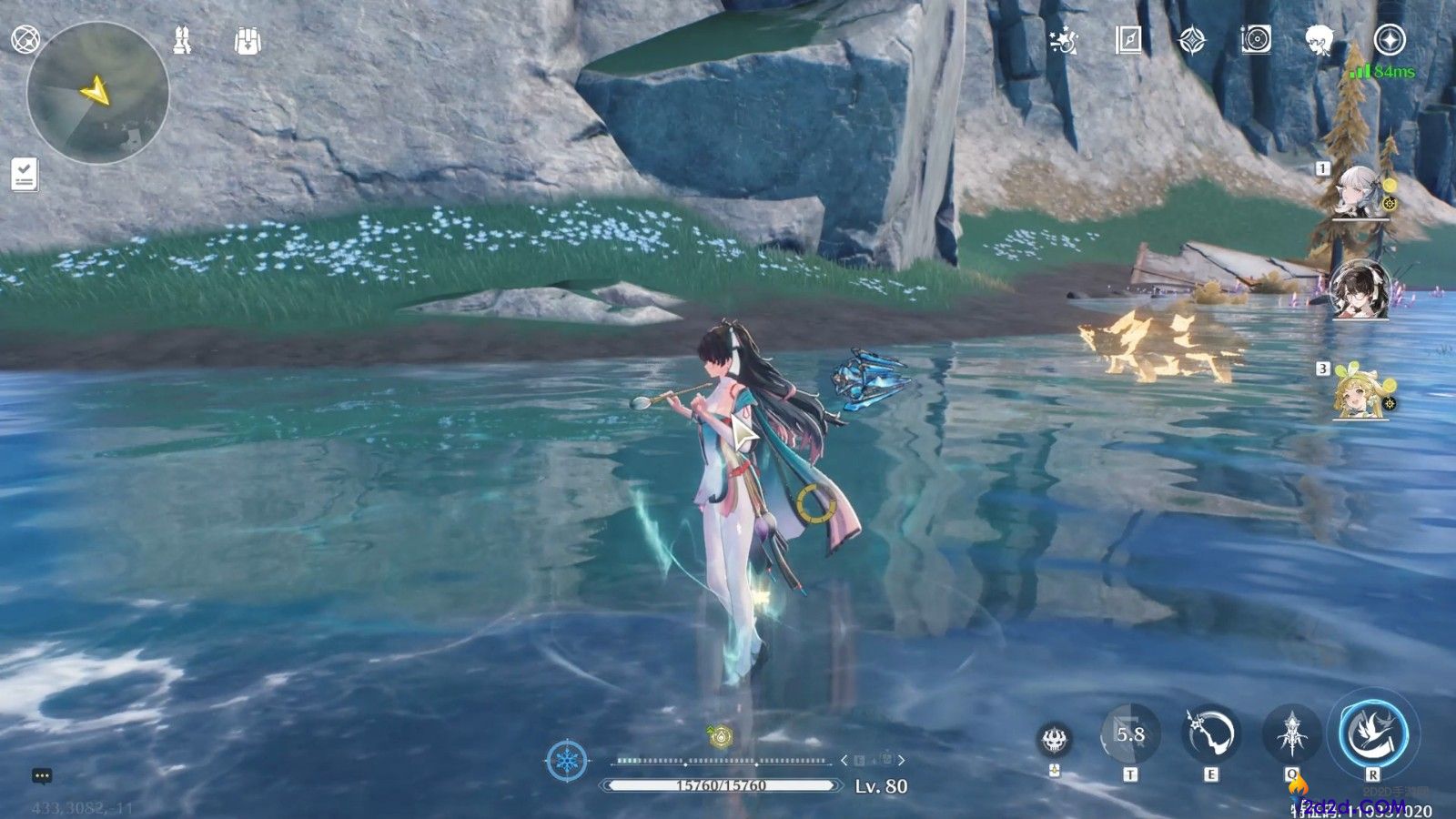Open the quest checklist icon

tap(25, 174)
